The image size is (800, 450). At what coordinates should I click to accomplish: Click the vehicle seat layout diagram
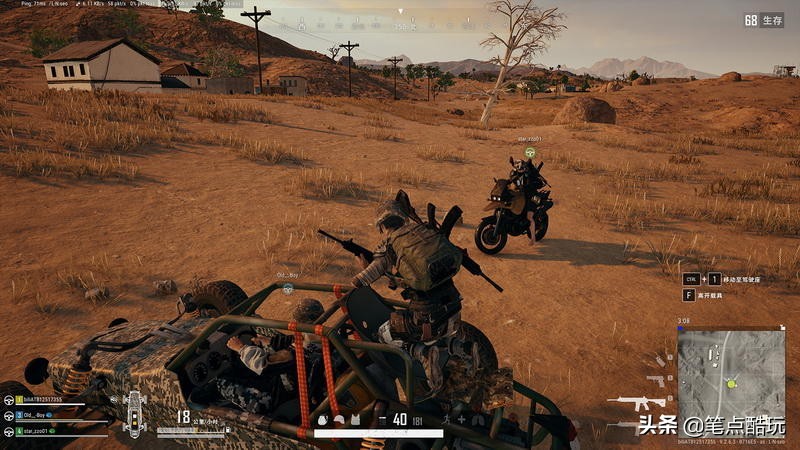(x=134, y=412)
